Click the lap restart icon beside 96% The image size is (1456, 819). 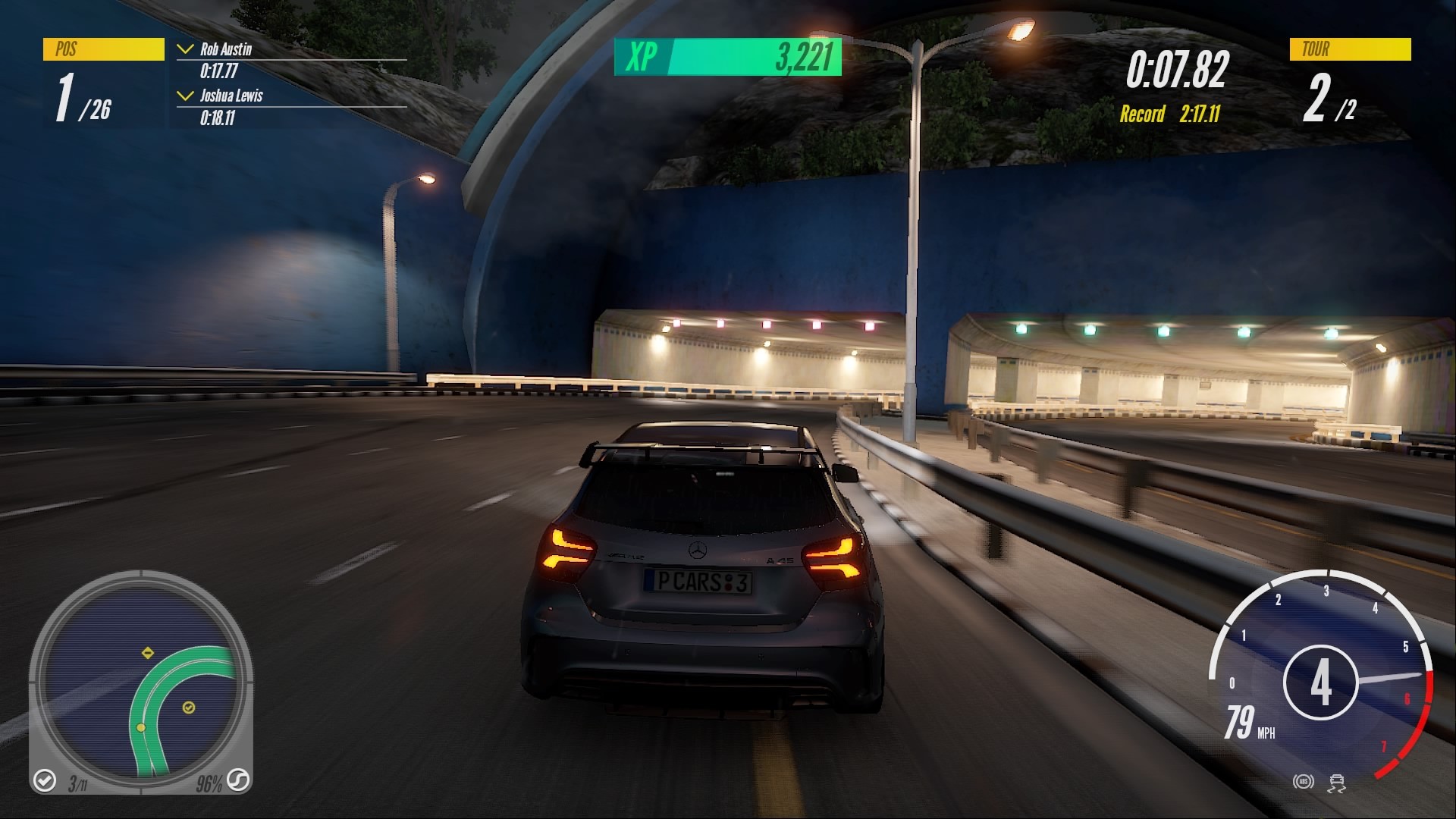coord(237,782)
